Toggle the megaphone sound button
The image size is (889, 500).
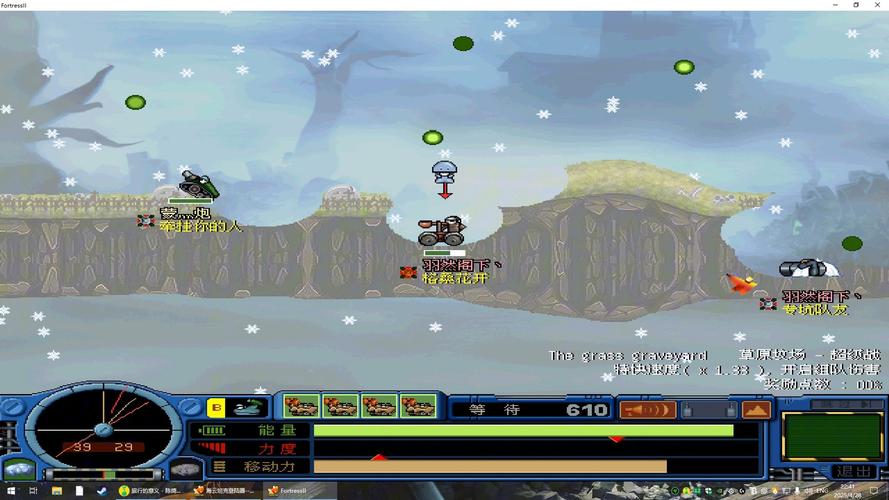647,409
